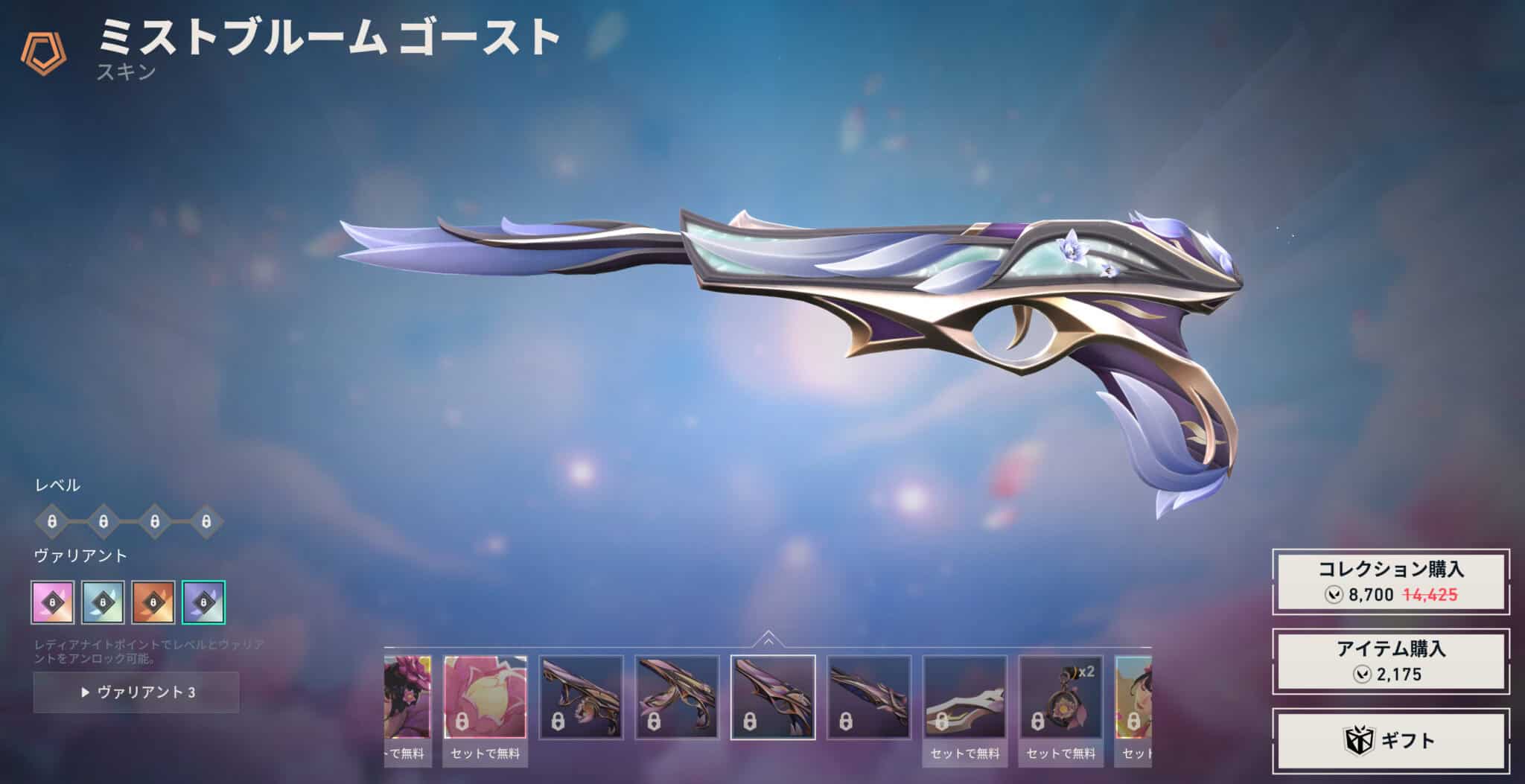Click the first level lock icon under レベル
This screenshot has width=1525, height=784.
(53, 523)
